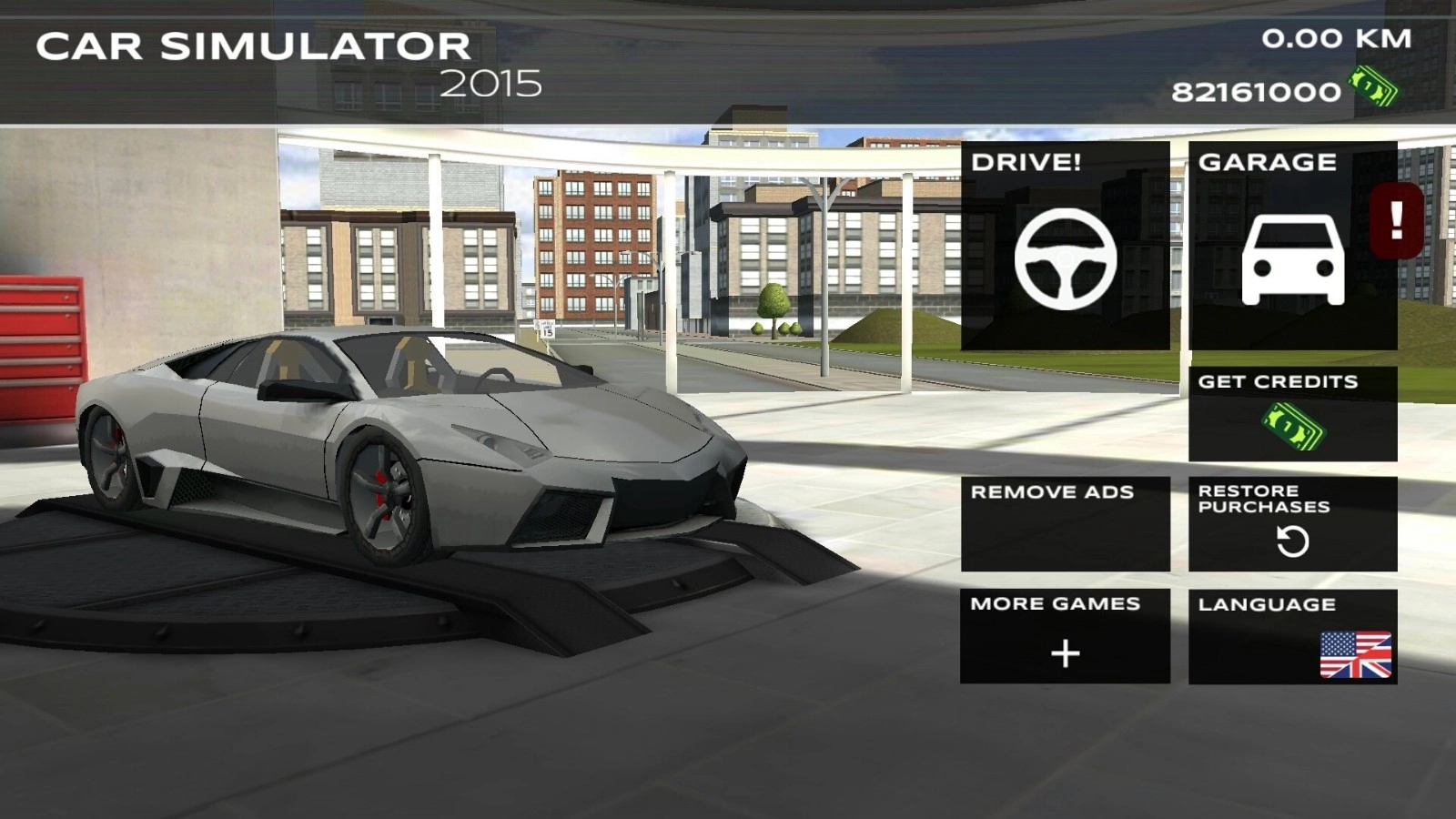Screen dimensions: 1456x819
Task: Select the Remove Ads option
Action: point(1065,523)
